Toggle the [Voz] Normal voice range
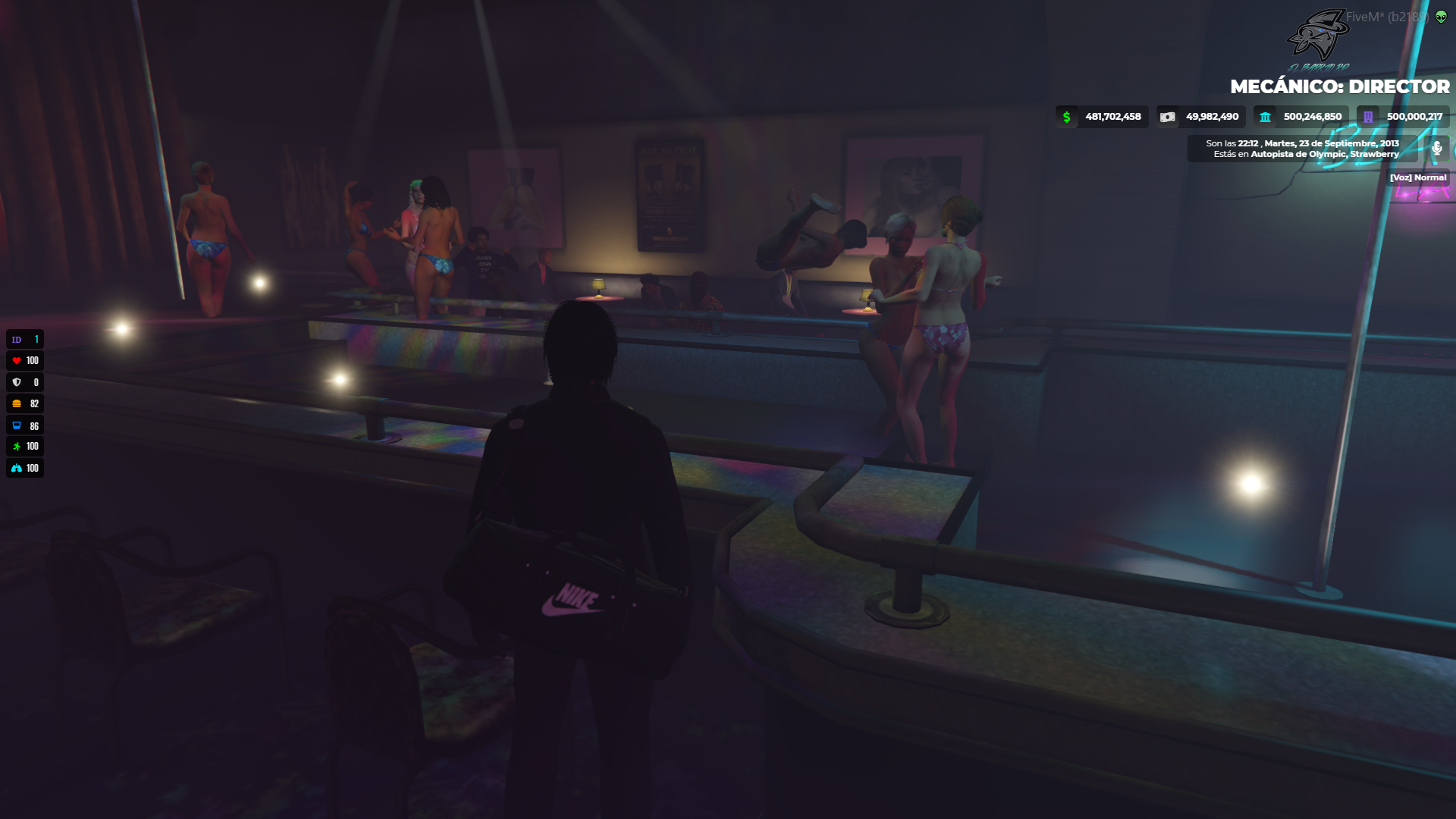The height and width of the screenshot is (819, 1456). [1419, 177]
